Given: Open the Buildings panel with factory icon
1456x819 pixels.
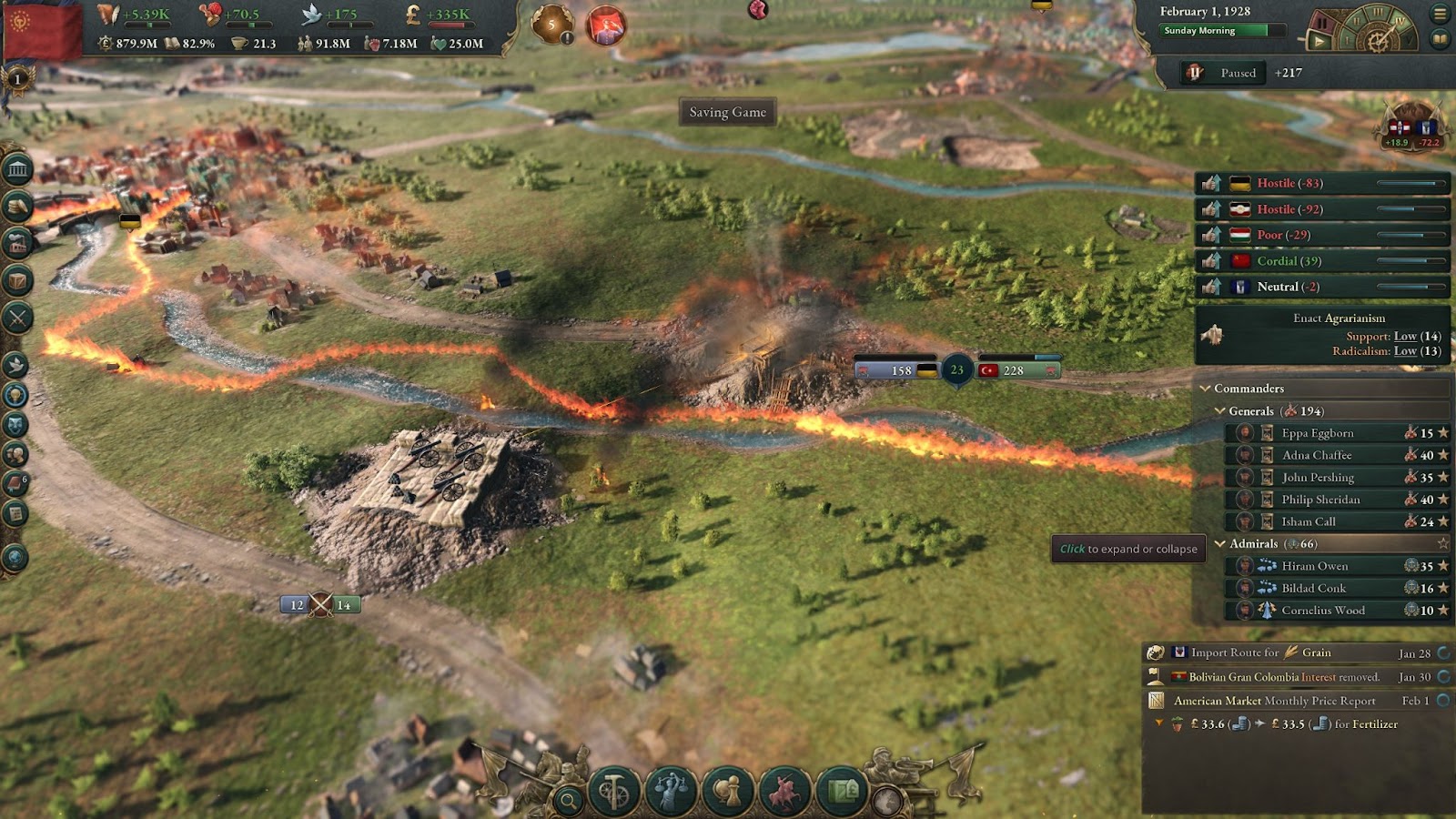Looking at the screenshot, I should [17, 243].
